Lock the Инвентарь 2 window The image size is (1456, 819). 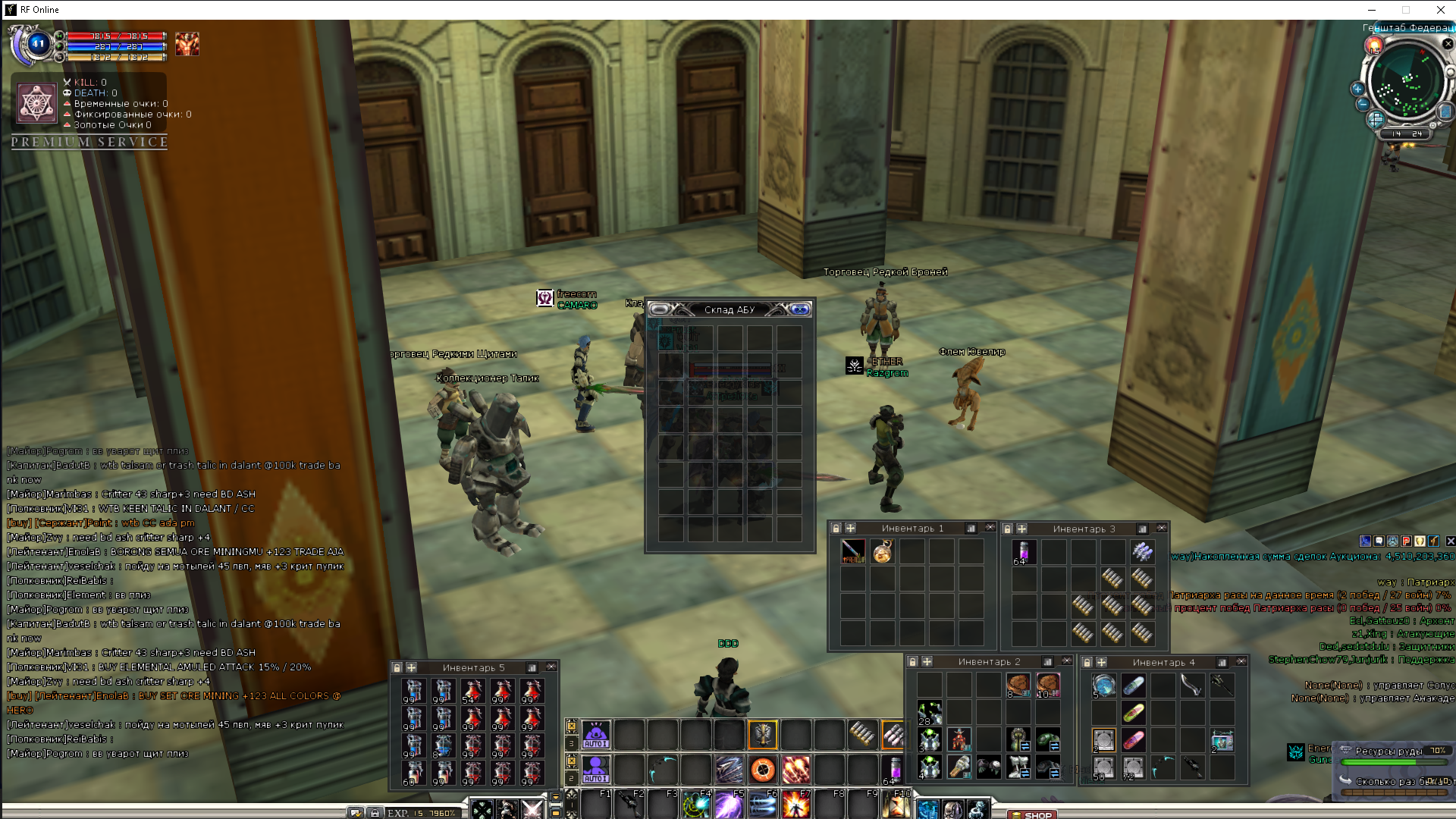[x=913, y=661]
